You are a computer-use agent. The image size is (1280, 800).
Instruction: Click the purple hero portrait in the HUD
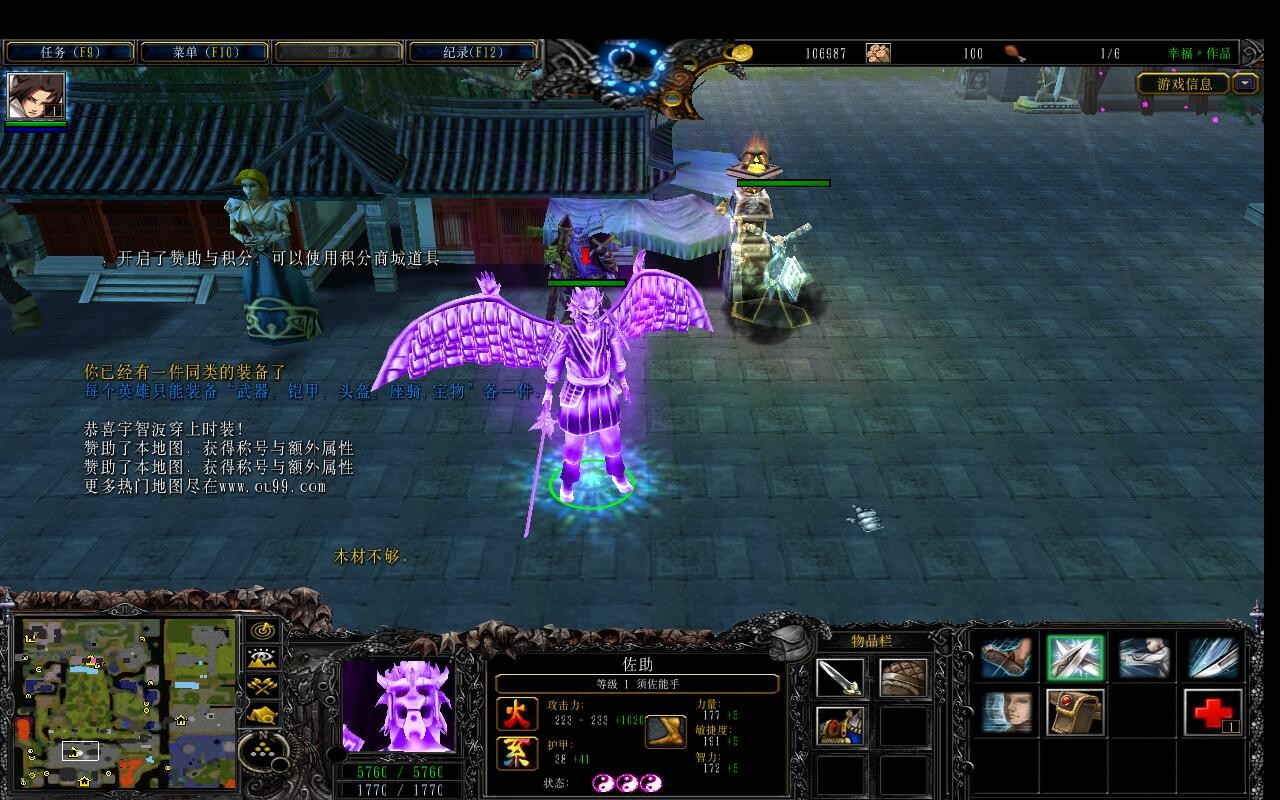[398, 706]
